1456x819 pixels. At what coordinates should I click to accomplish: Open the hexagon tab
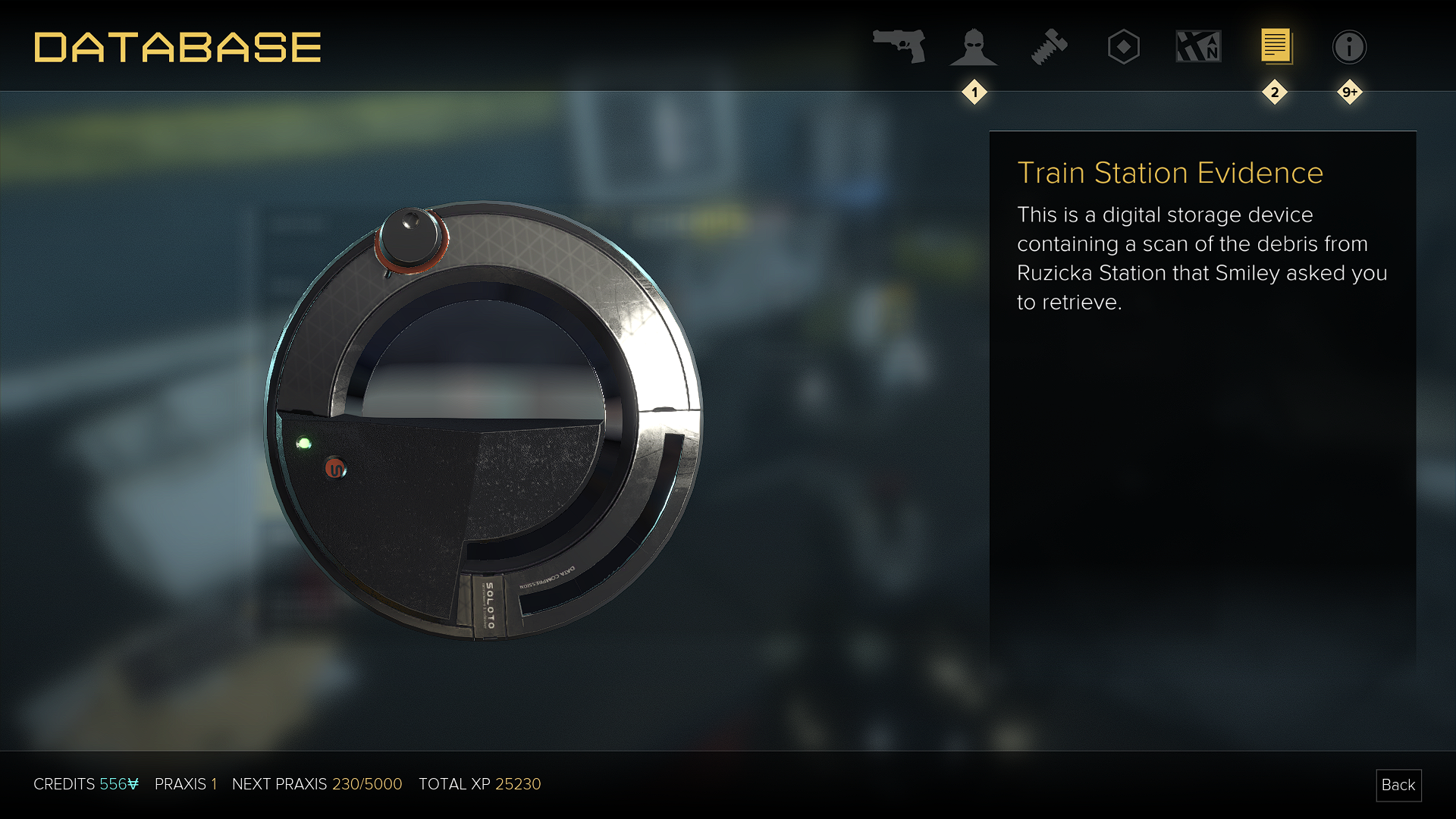(1123, 47)
